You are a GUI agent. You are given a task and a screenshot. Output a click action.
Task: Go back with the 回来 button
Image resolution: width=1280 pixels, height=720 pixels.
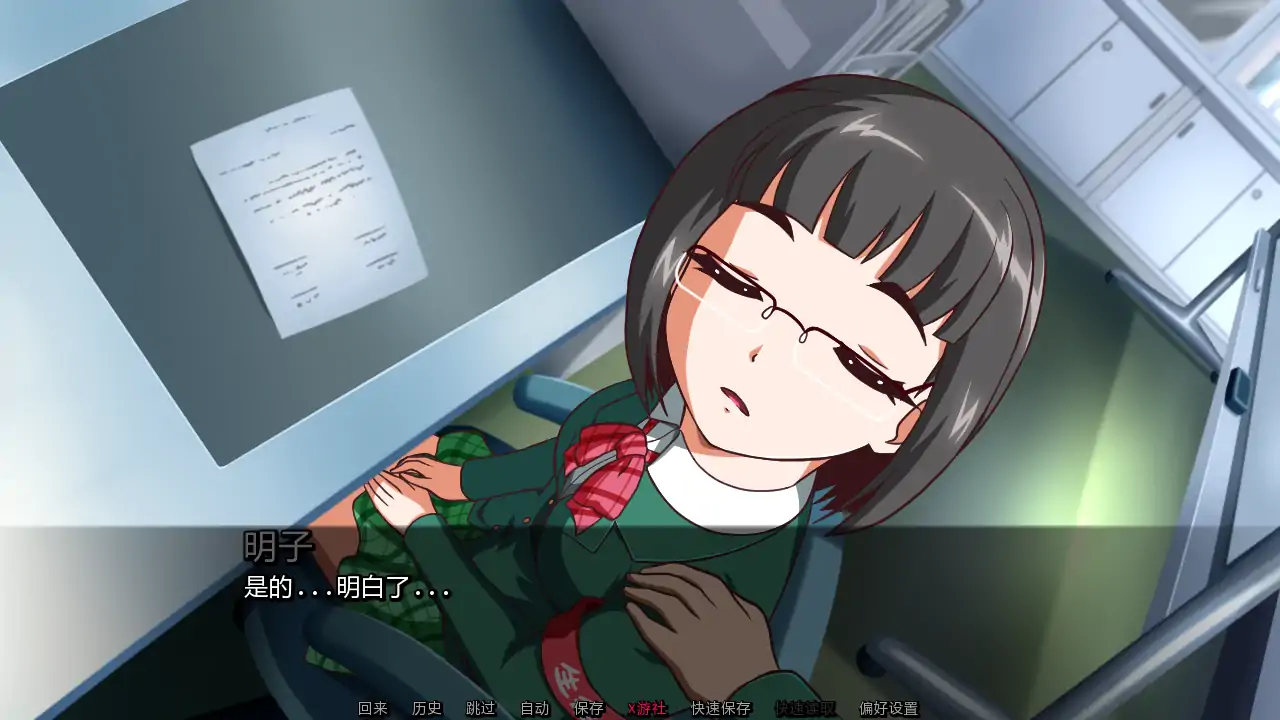(x=373, y=707)
